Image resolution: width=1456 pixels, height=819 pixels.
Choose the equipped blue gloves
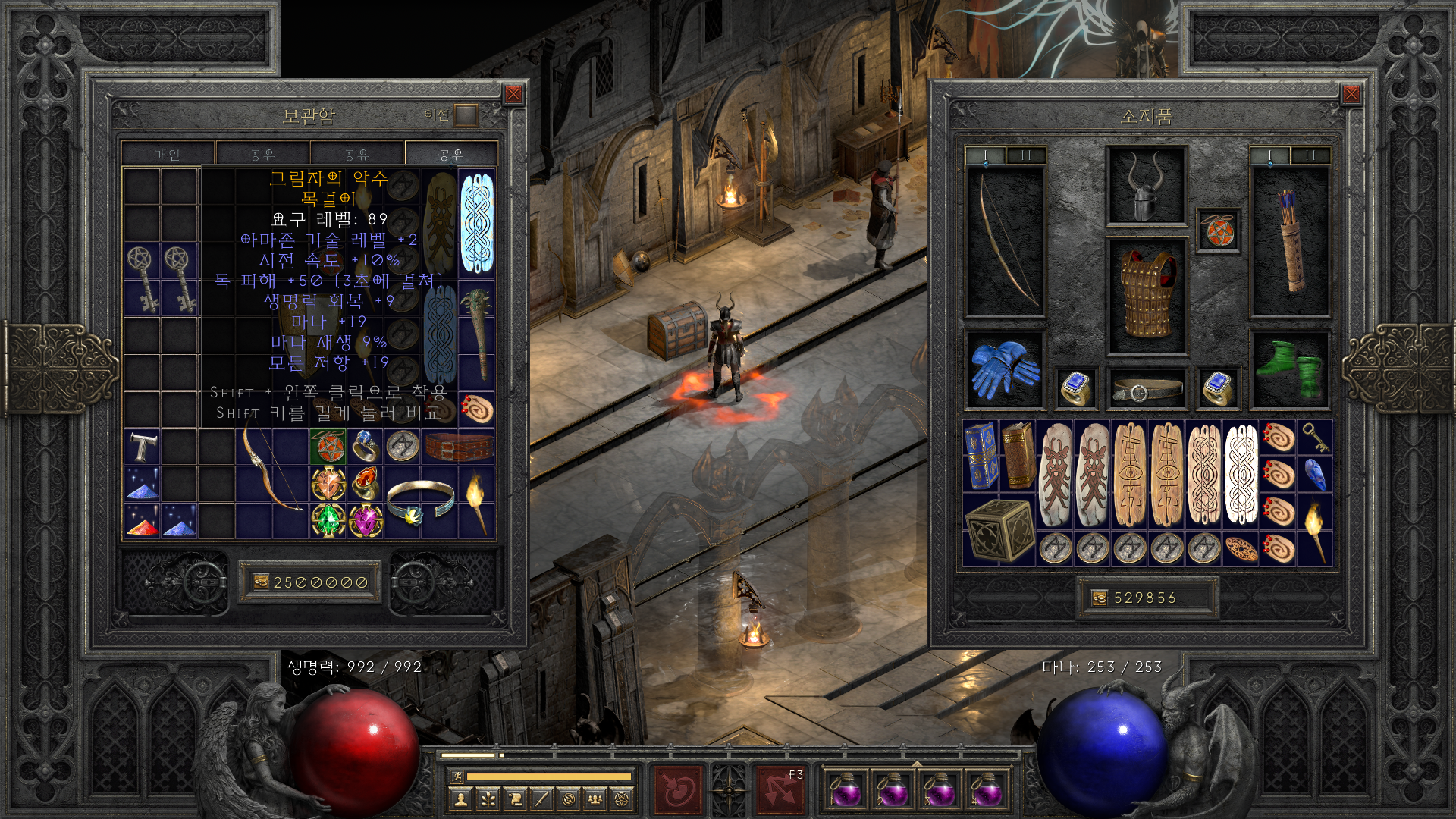tap(1006, 370)
